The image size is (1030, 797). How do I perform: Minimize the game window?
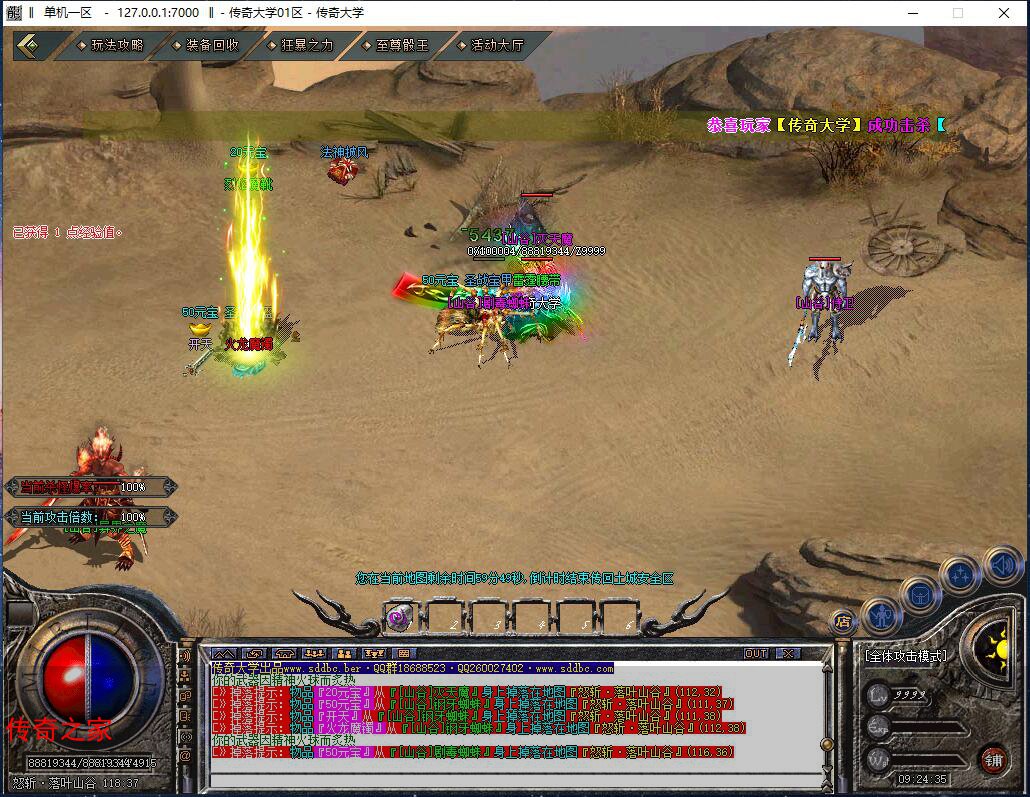coord(911,13)
